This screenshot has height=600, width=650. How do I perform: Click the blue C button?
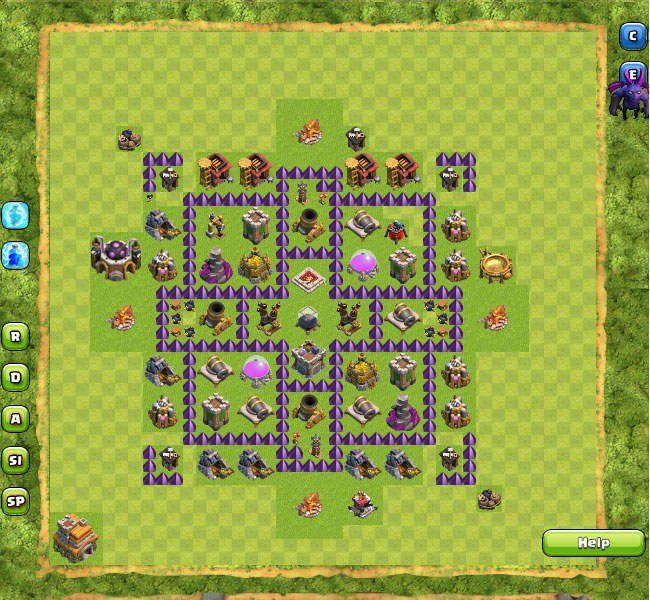click(x=631, y=37)
